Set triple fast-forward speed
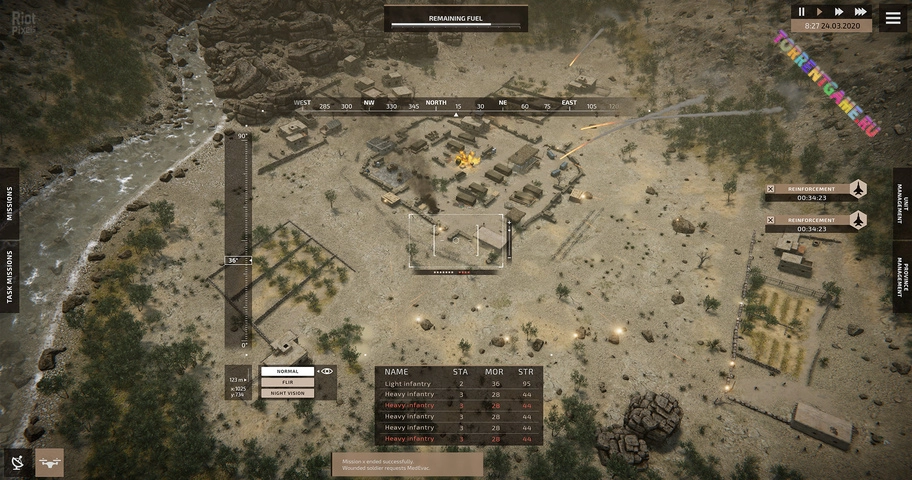The height and width of the screenshot is (480, 912). [x=859, y=12]
